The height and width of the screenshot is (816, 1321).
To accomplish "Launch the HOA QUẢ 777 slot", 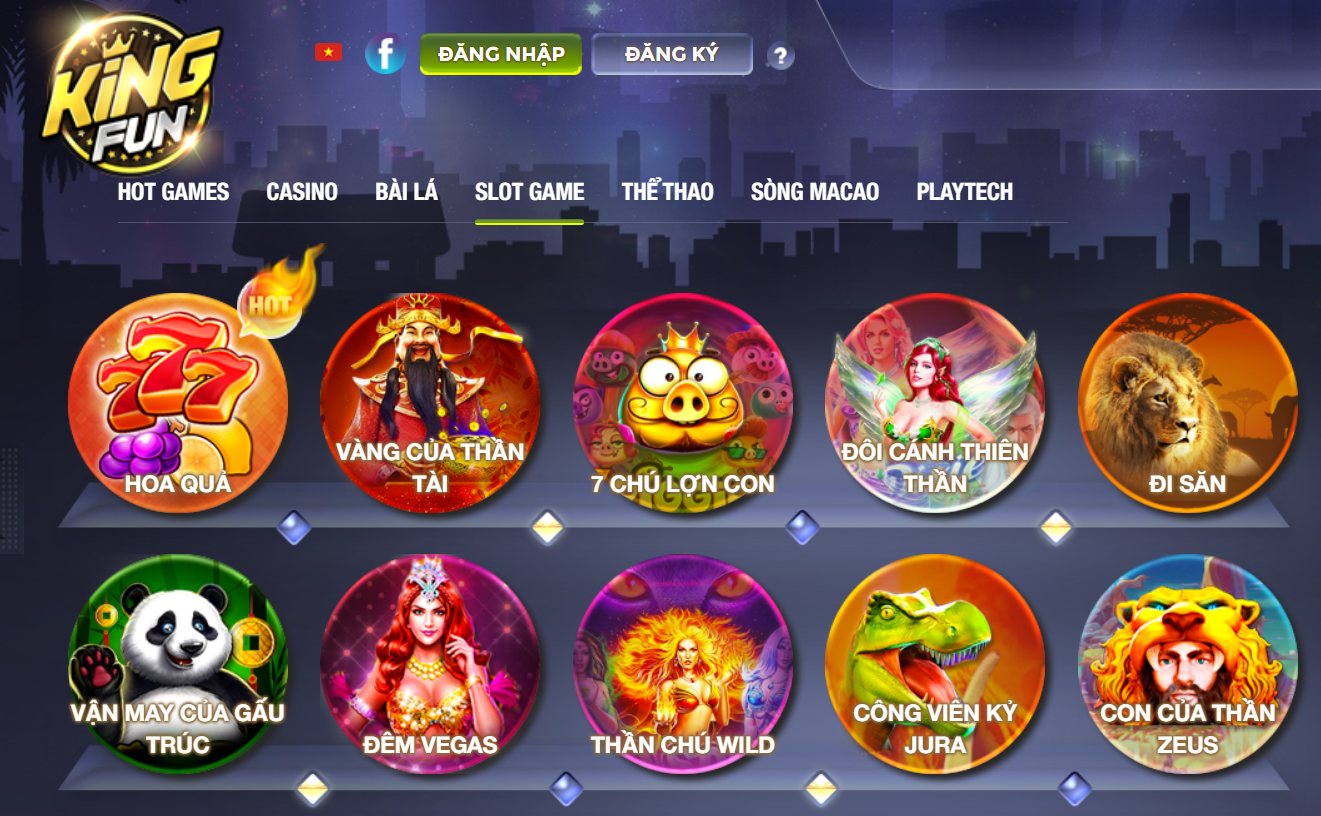I will 178,403.
